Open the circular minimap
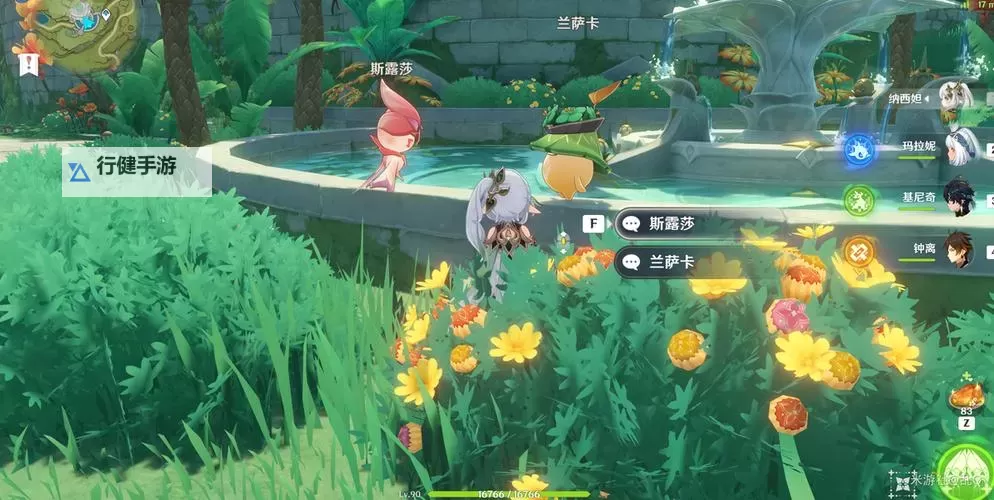 tap(76, 32)
